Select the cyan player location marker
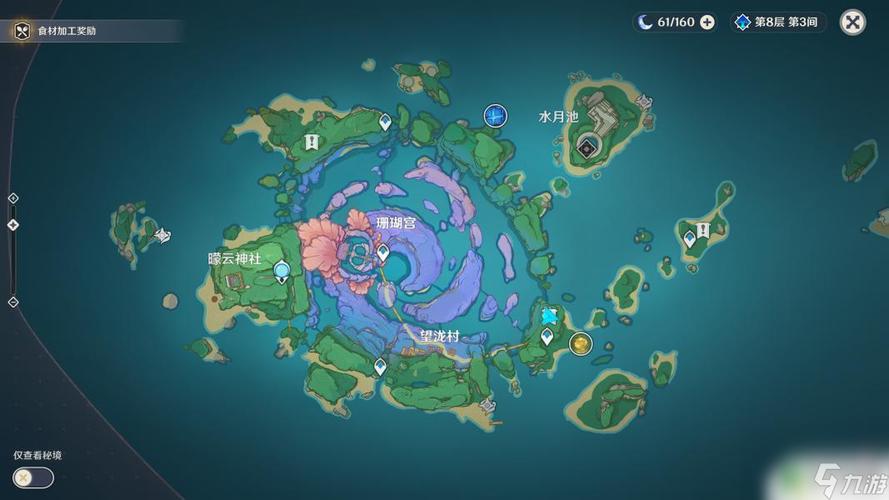The height and width of the screenshot is (500, 889). (x=549, y=316)
